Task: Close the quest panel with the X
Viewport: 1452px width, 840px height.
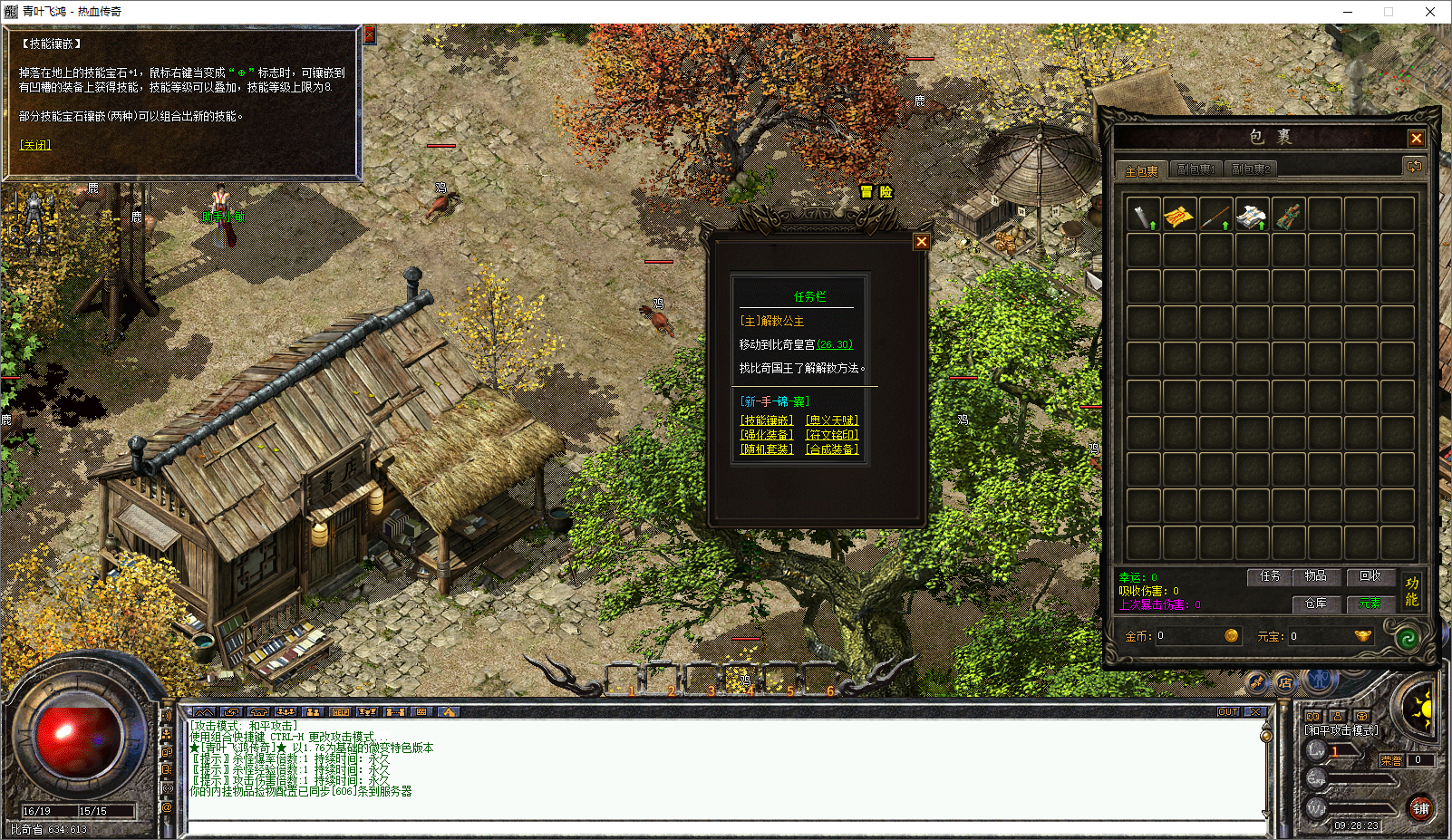Action: [921, 242]
